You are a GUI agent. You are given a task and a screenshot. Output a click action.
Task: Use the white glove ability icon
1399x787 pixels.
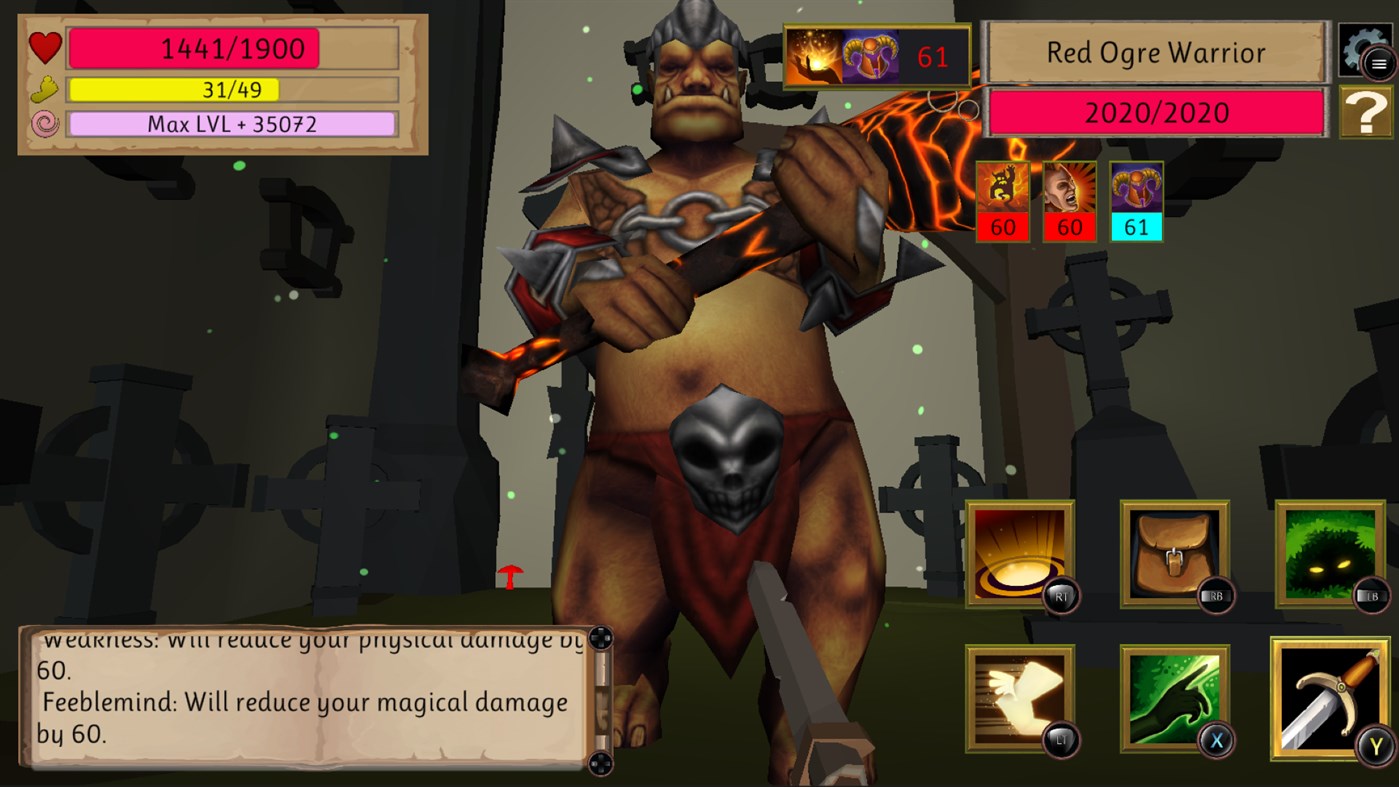[x=1020, y=697]
